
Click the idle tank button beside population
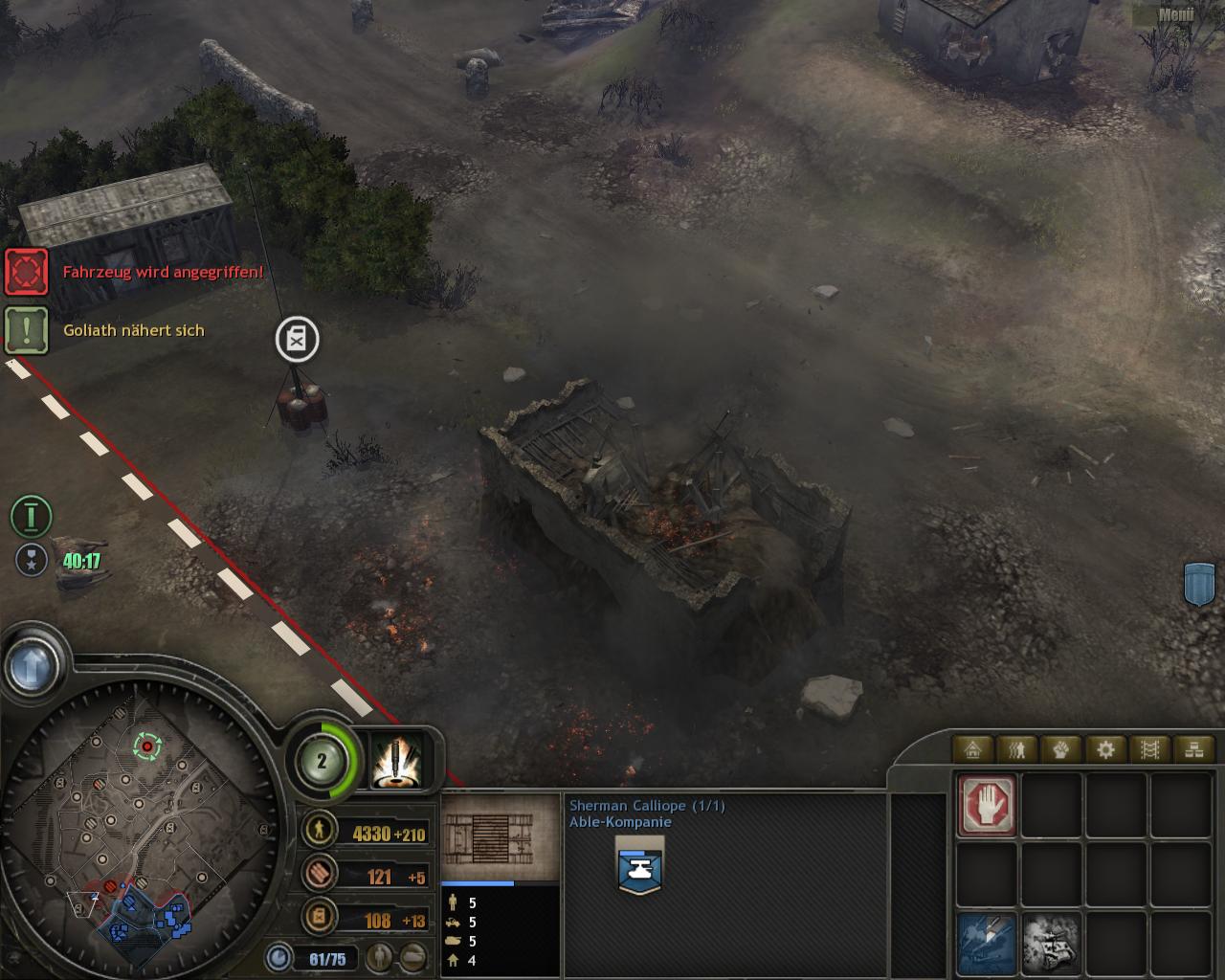tap(413, 956)
